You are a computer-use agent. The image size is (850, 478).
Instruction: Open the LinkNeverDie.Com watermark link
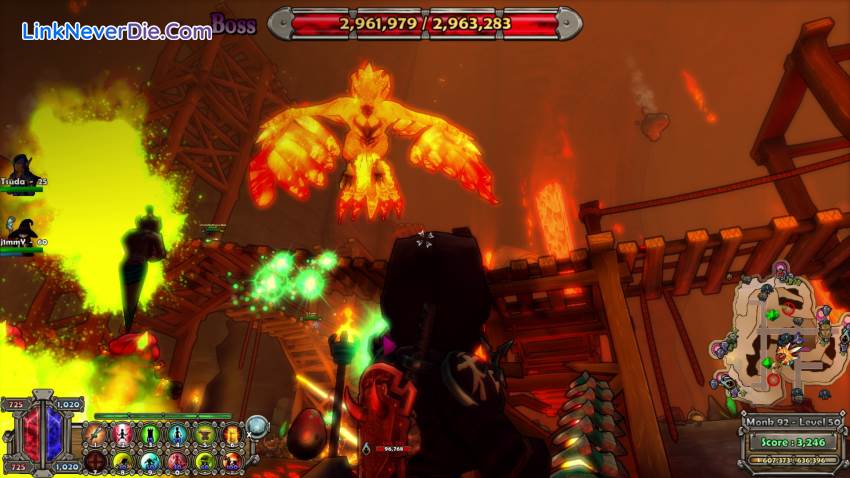tap(116, 31)
